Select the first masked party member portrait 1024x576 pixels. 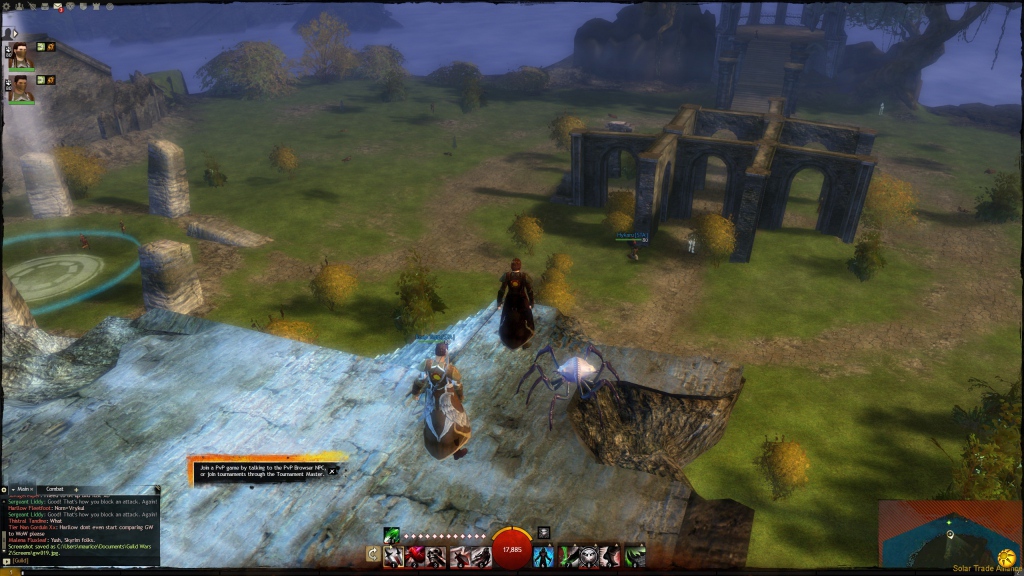pyautogui.click(x=21, y=56)
